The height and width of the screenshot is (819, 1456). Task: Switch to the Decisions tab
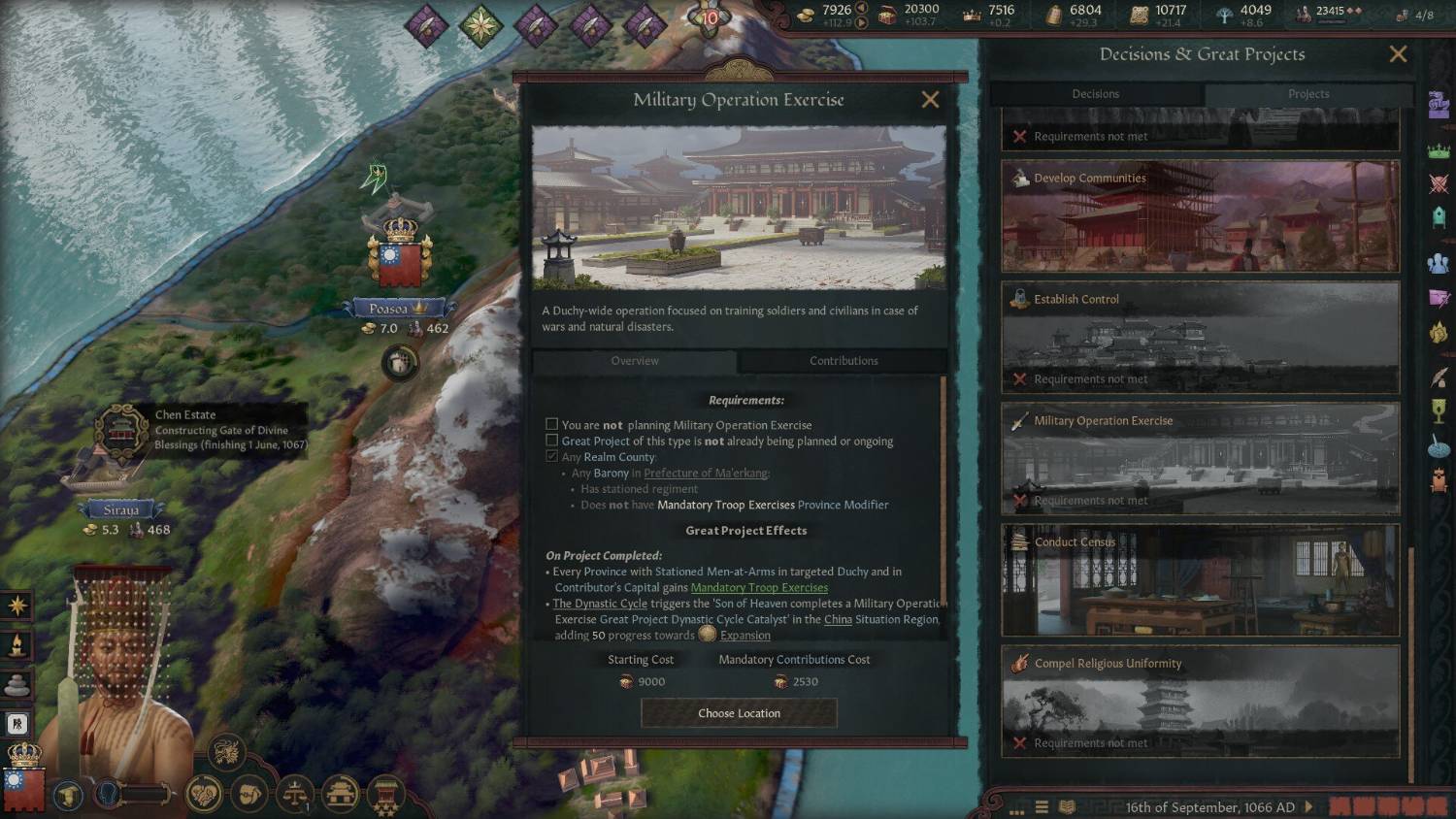1095,94
